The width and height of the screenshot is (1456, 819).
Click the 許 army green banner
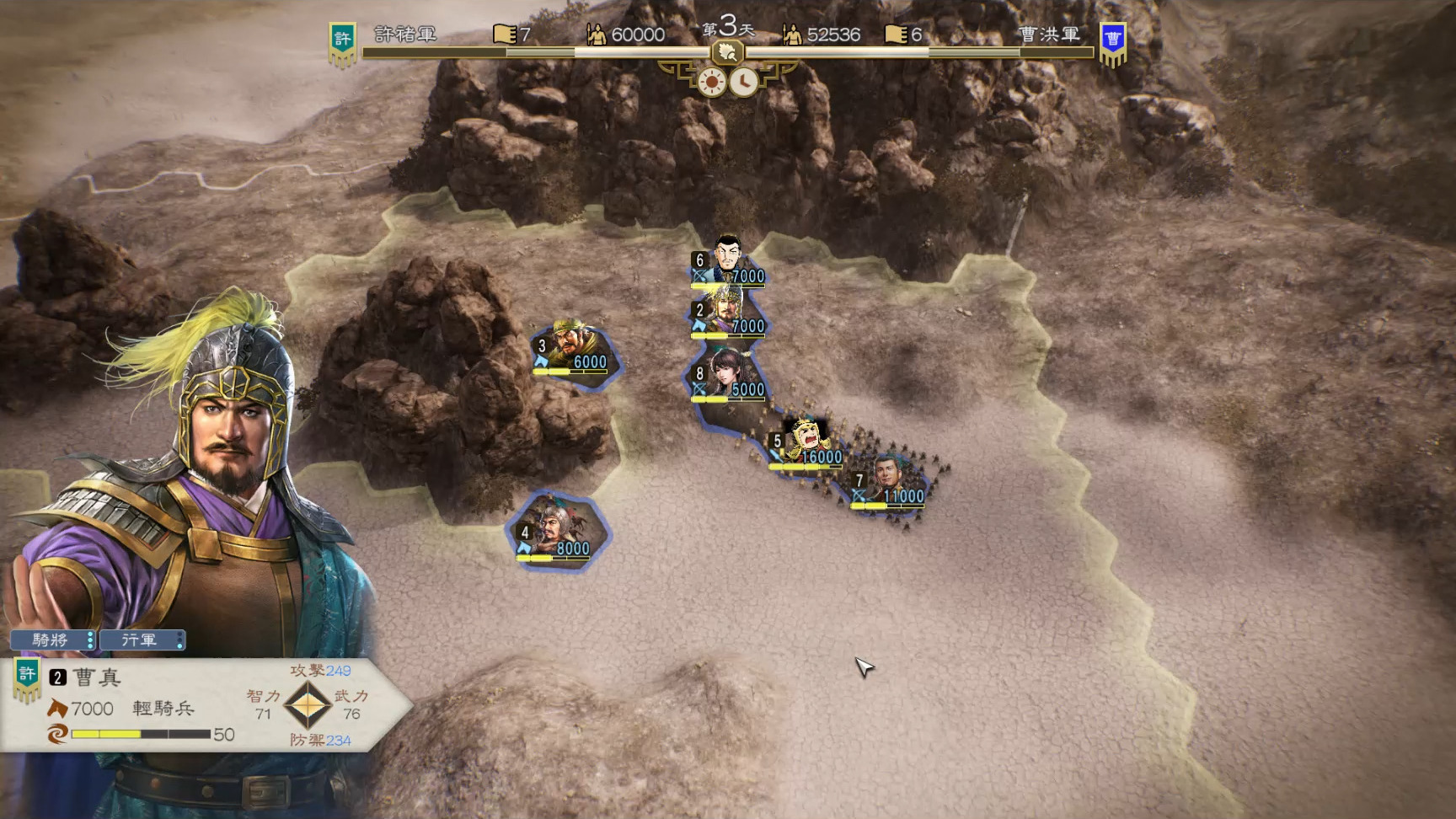tap(342, 42)
